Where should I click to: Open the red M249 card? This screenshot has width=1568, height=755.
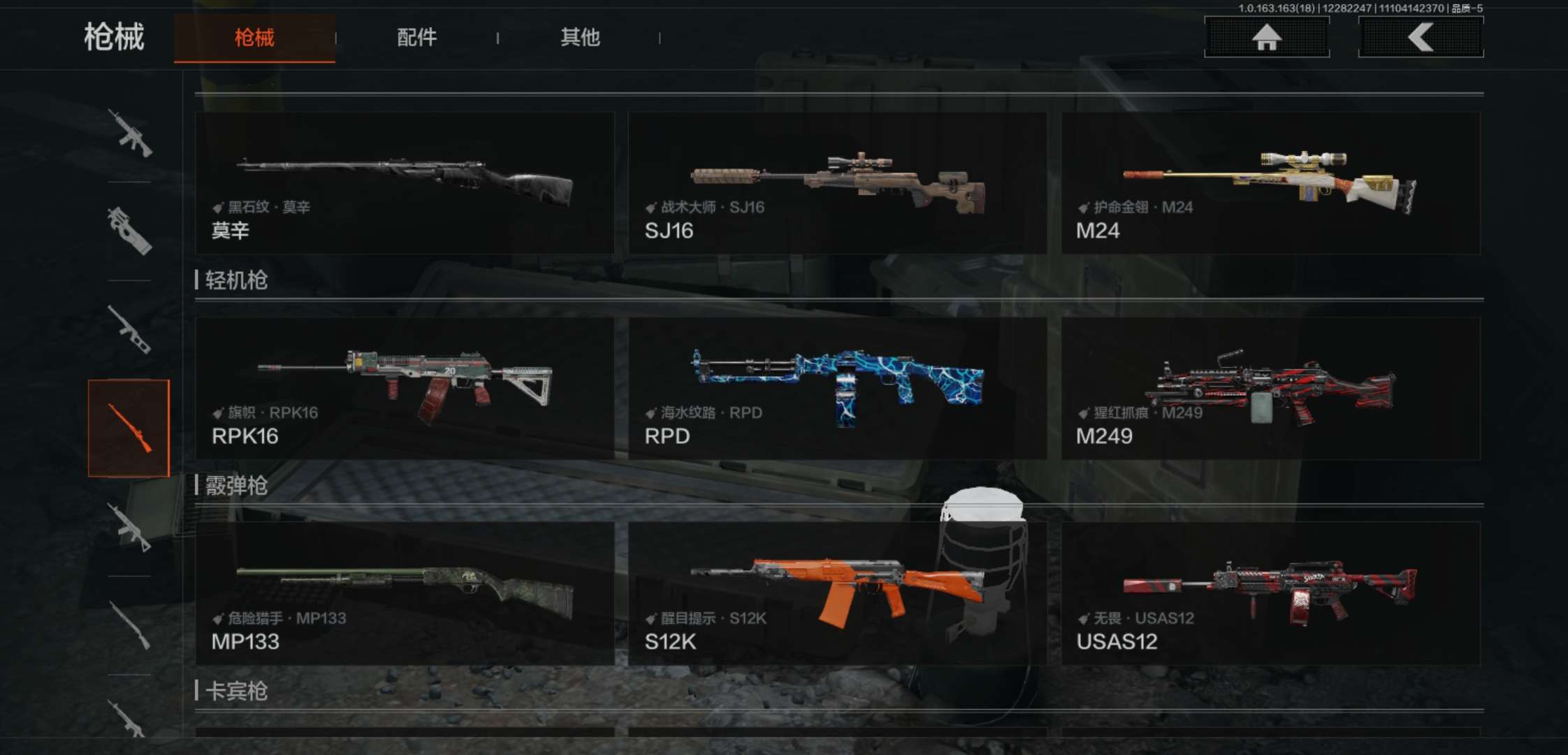click(1270, 389)
